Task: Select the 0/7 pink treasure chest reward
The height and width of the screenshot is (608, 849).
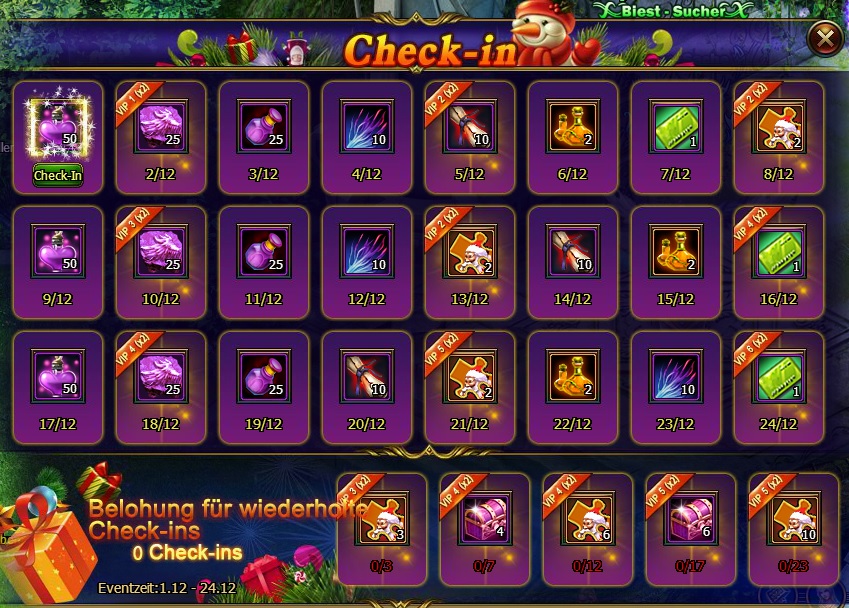Action: click(x=486, y=518)
